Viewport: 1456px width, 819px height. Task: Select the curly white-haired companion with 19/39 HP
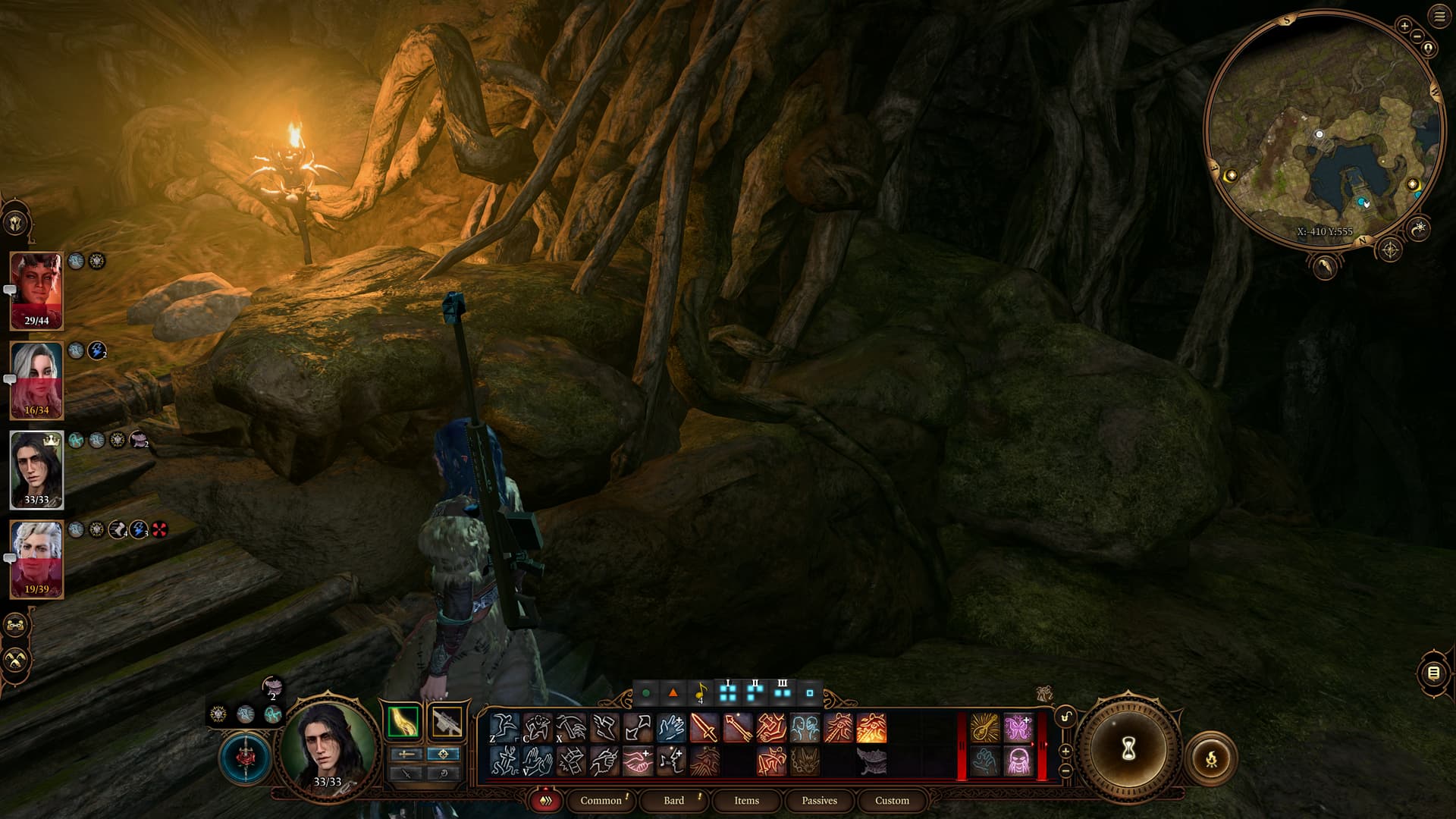coord(36,559)
